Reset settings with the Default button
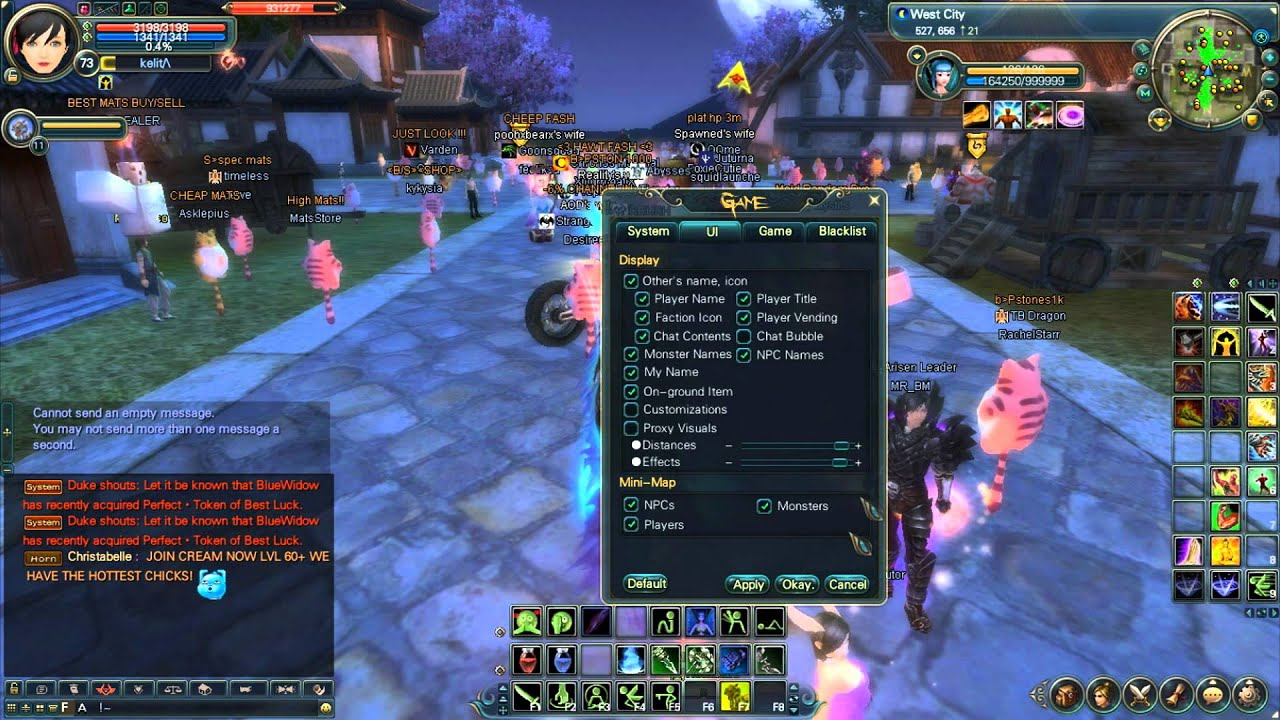This screenshot has height=720, width=1280. 646,583
